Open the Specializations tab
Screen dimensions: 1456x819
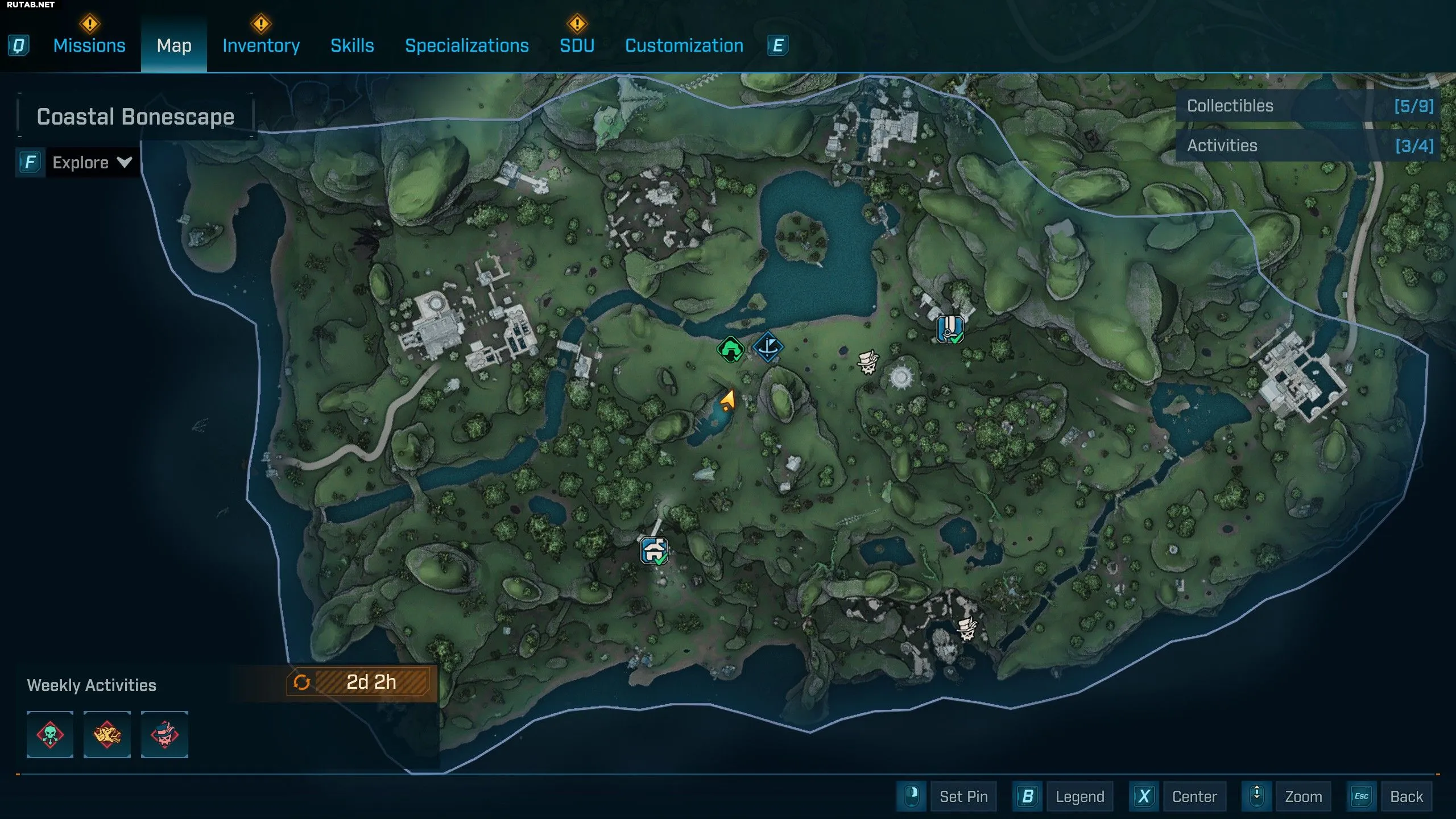467,45
